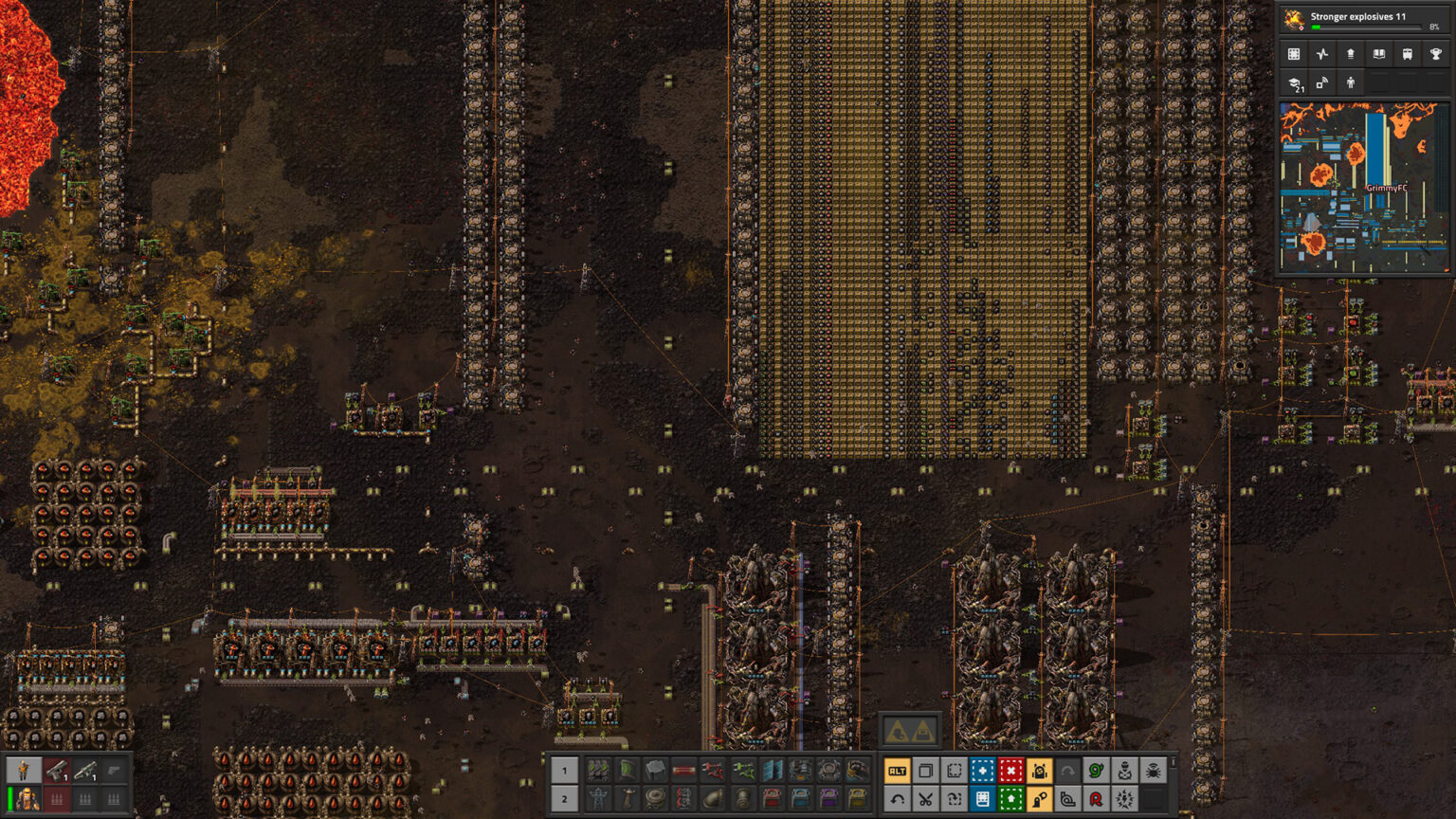Image resolution: width=1456 pixels, height=819 pixels.
Task: Open the character portrait button
Action: 24,771
